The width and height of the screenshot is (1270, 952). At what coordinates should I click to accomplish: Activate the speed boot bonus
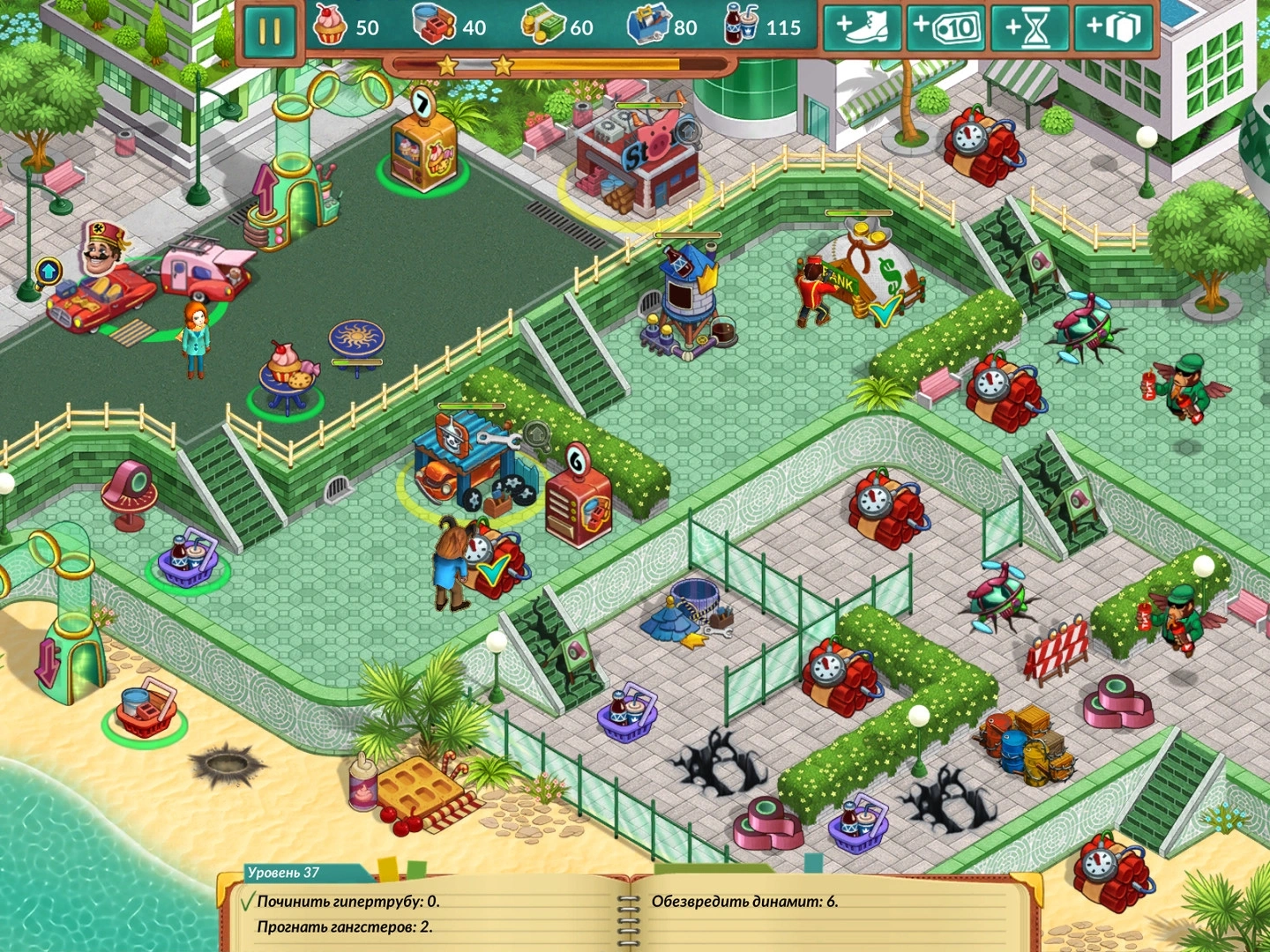tap(862, 28)
